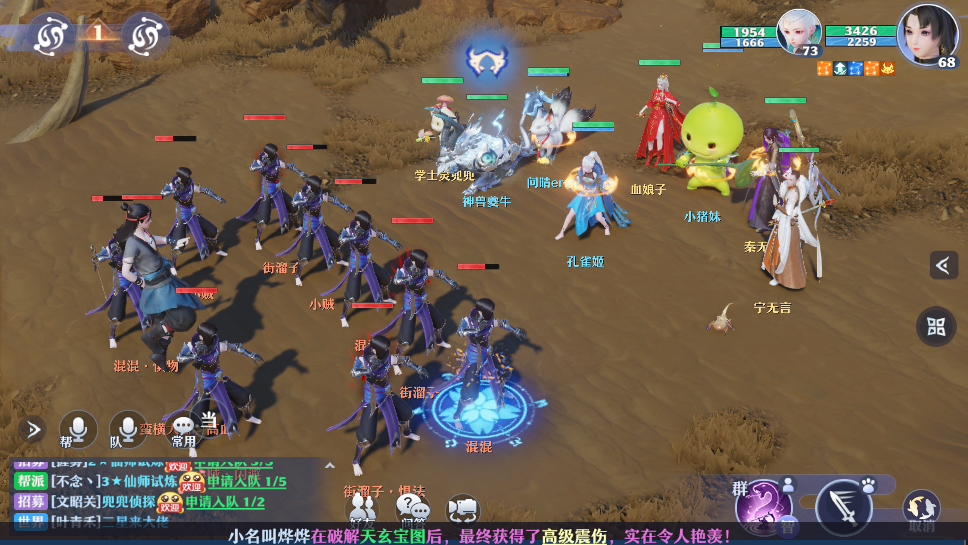Activate the 帮 guild voice microphone
Viewport: 968px width, 545px height.
pos(78,430)
